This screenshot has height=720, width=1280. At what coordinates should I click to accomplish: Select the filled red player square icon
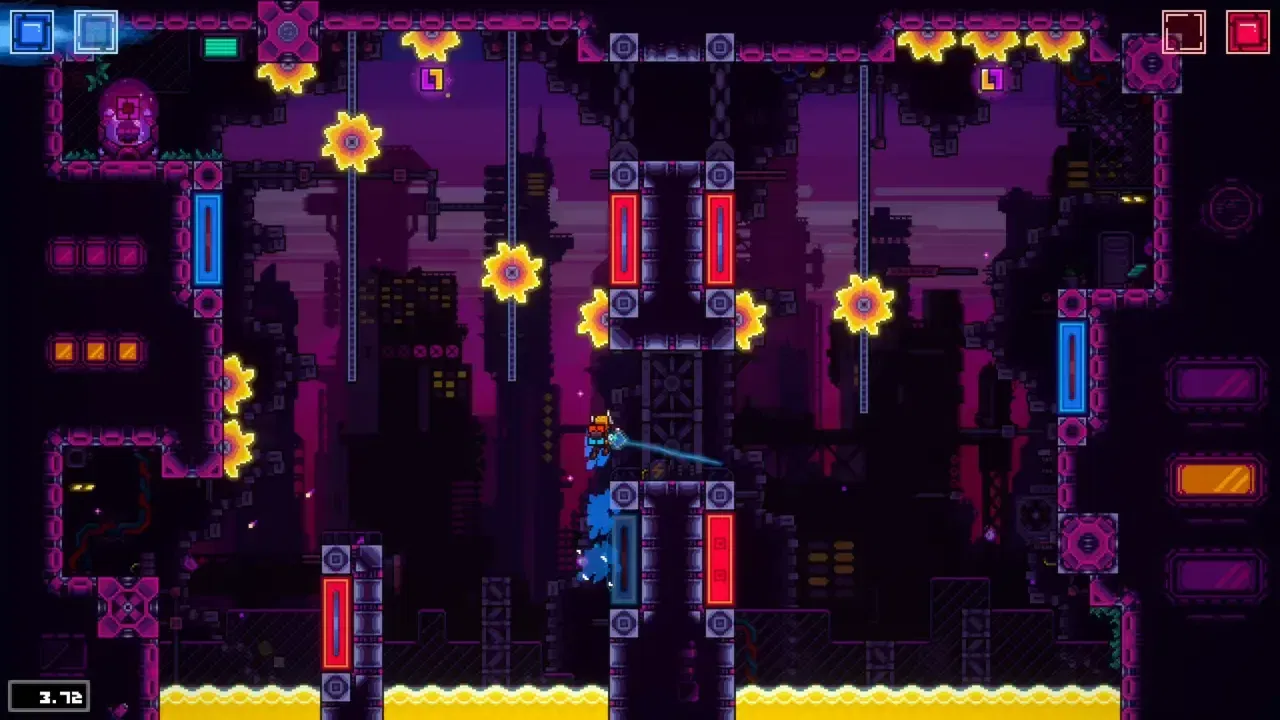[x=1249, y=31]
